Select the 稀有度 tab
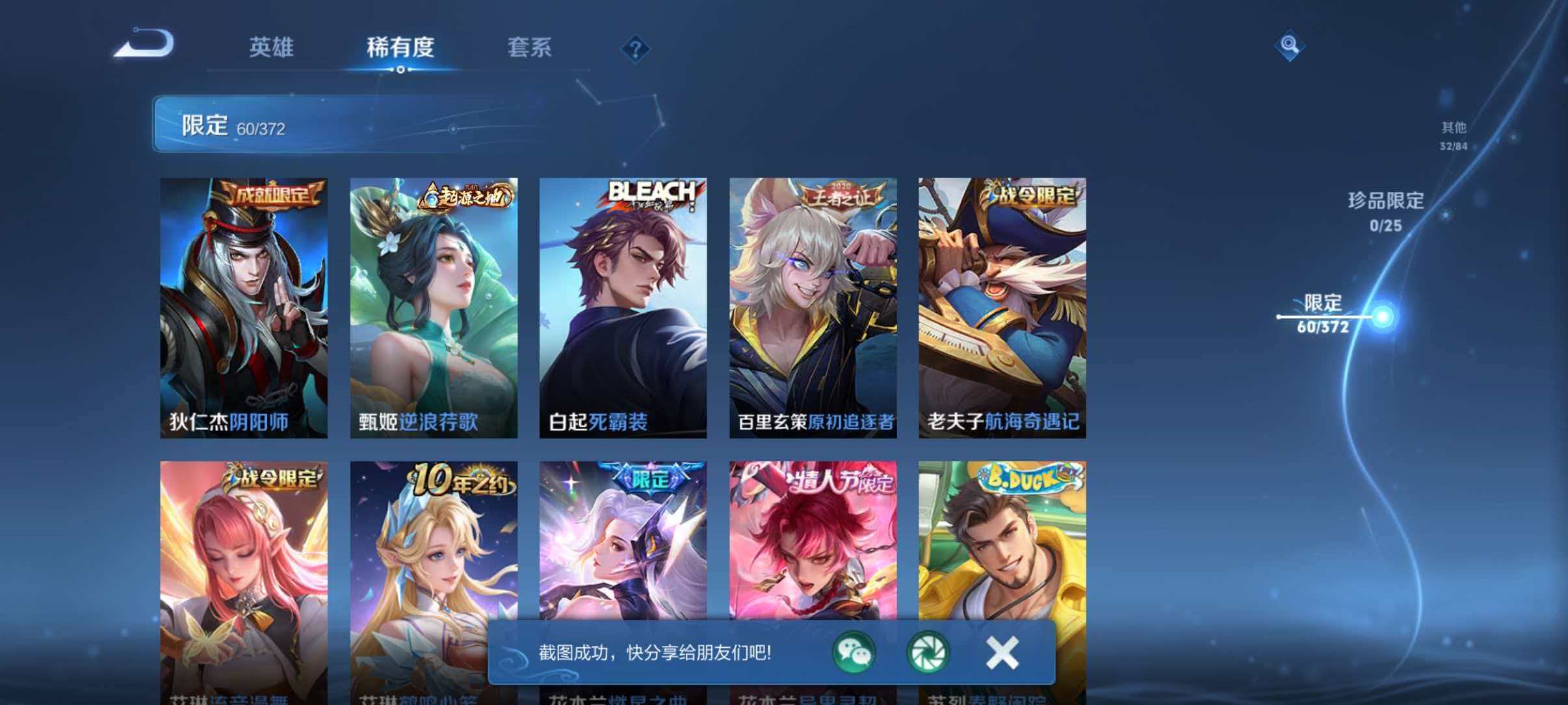The height and width of the screenshot is (705, 1568). pyautogui.click(x=400, y=47)
